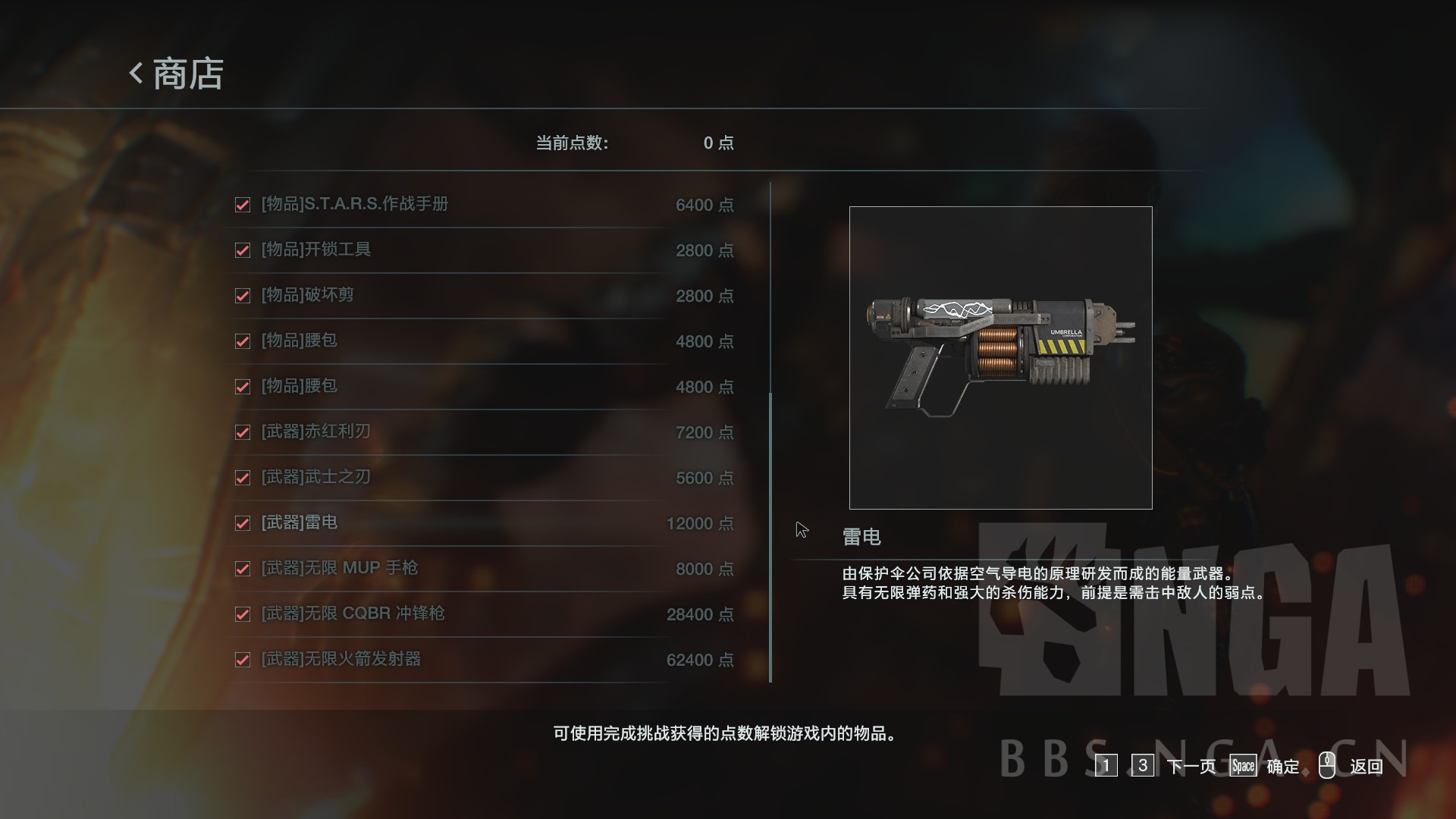Click the 雷电 weapon preview image
Image resolution: width=1456 pixels, height=819 pixels.
point(1001,356)
